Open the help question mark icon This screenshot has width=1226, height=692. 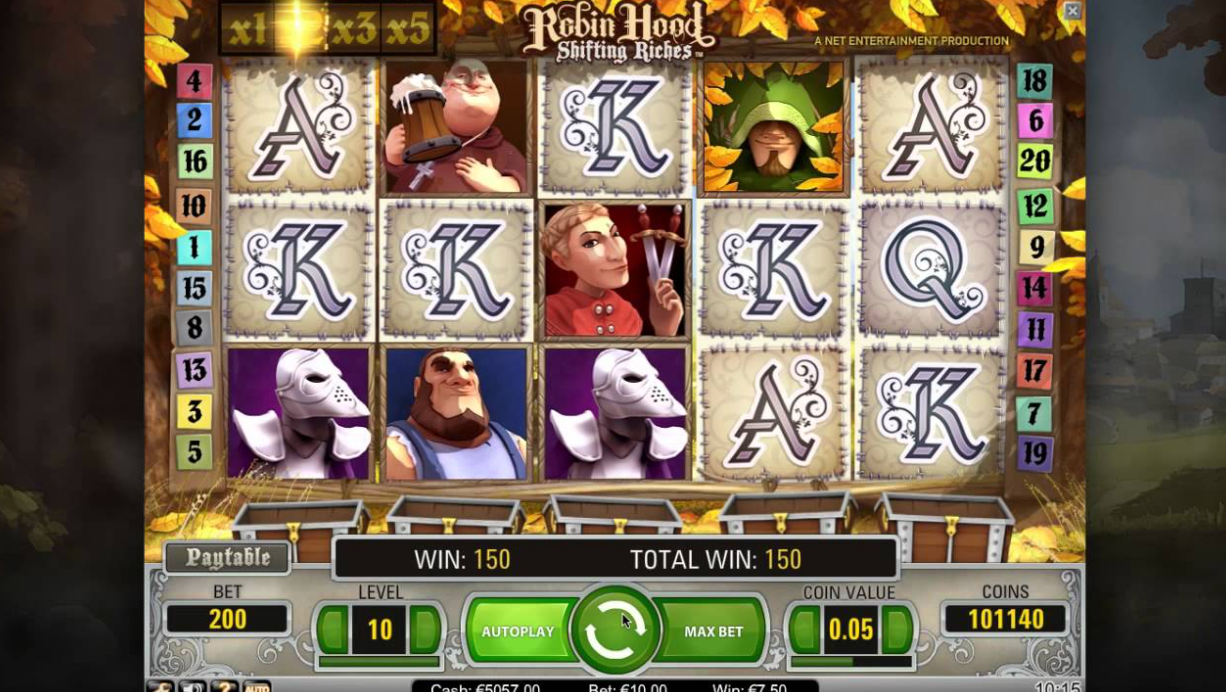(x=224, y=687)
